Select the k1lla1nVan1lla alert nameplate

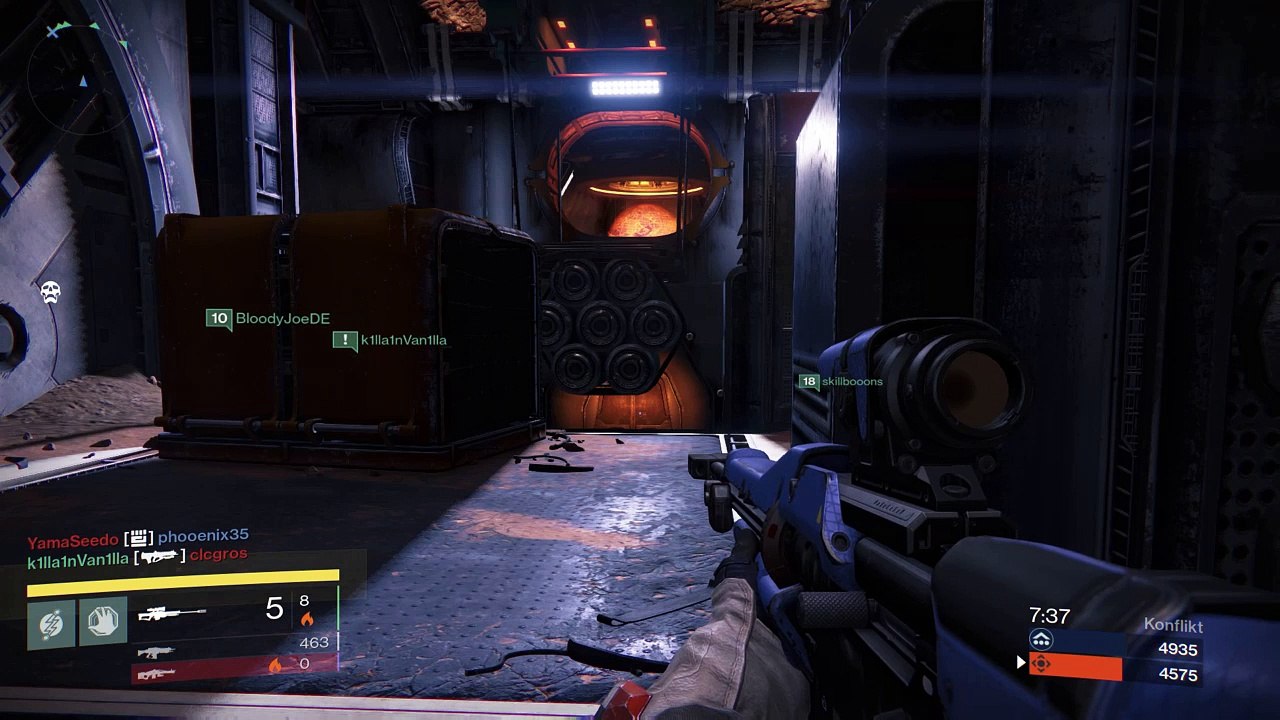coord(390,341)
